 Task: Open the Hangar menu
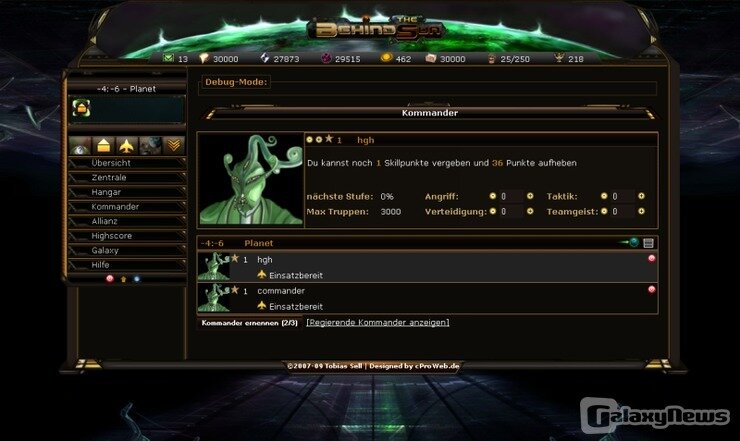106,192
